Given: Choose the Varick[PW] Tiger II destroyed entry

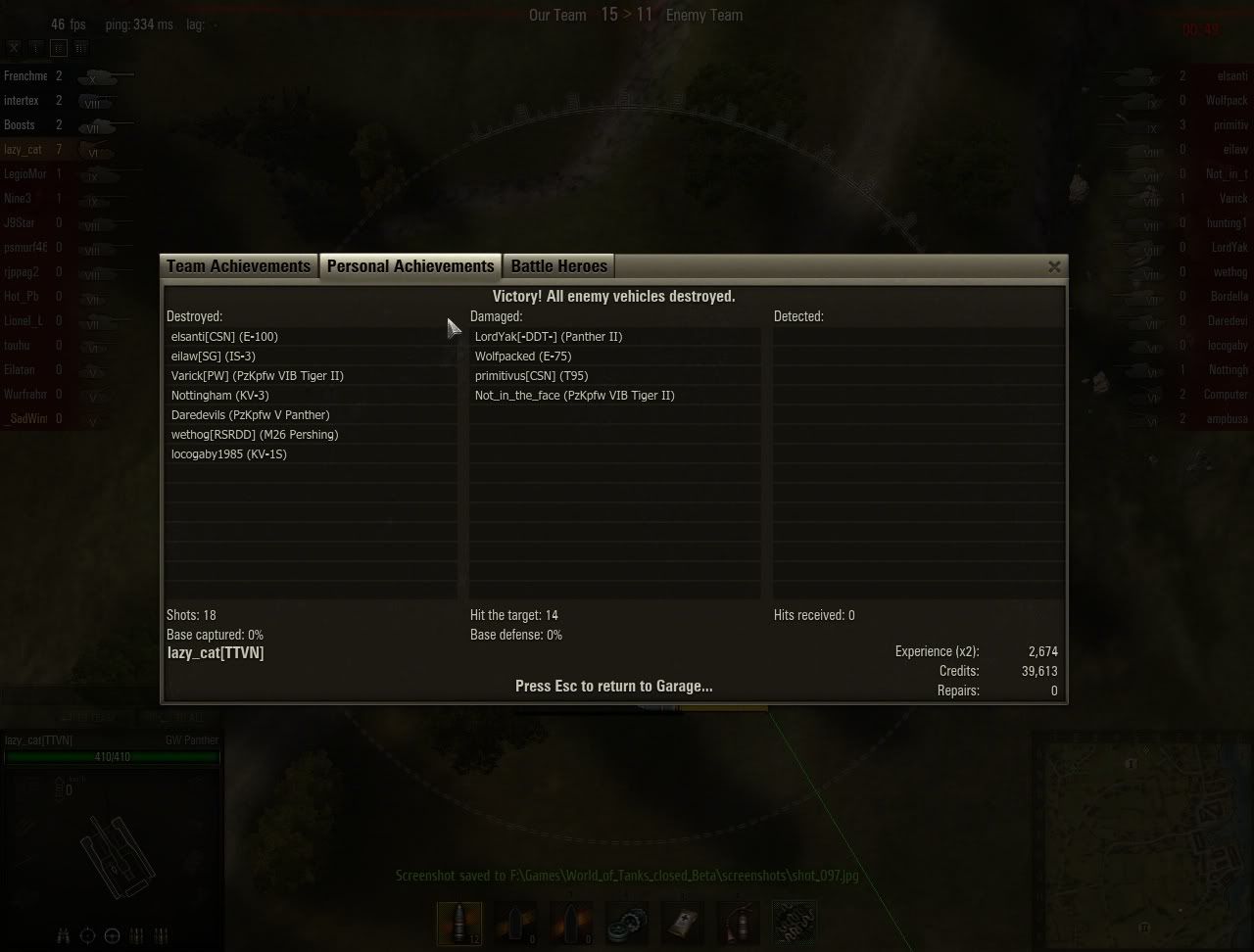Looking at the screenshot, I should (x=257, y=376).
